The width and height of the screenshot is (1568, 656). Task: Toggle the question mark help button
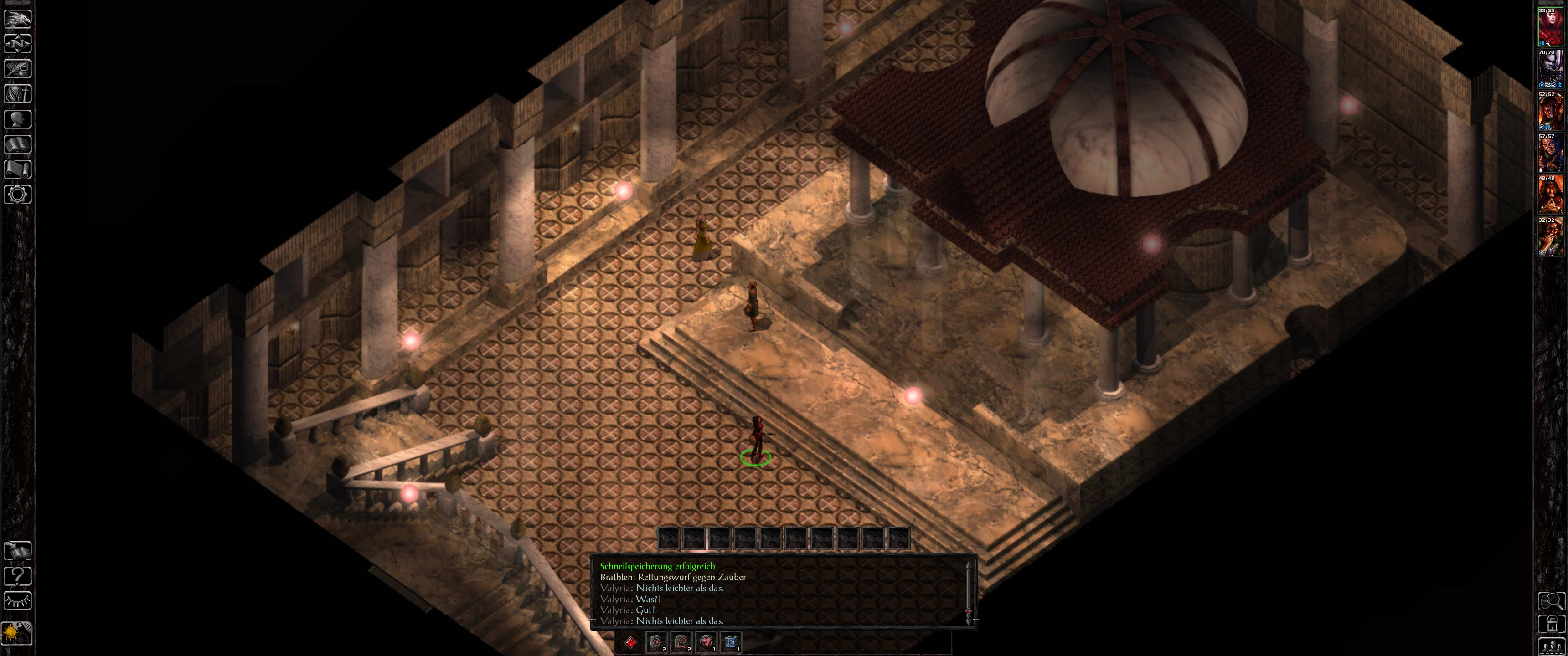coord(18,576)
